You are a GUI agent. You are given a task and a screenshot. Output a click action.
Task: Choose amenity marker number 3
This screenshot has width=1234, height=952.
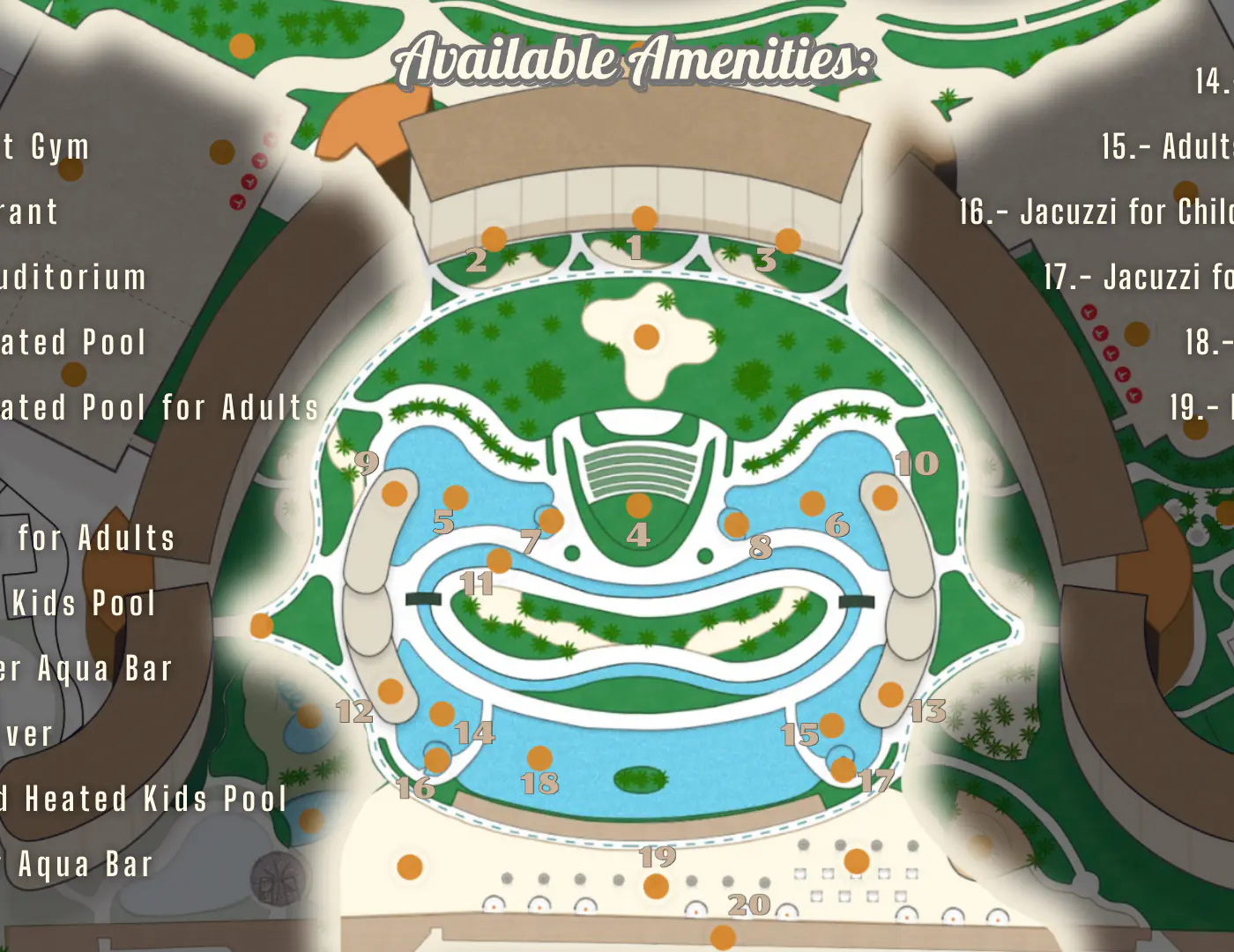point(787,241)
